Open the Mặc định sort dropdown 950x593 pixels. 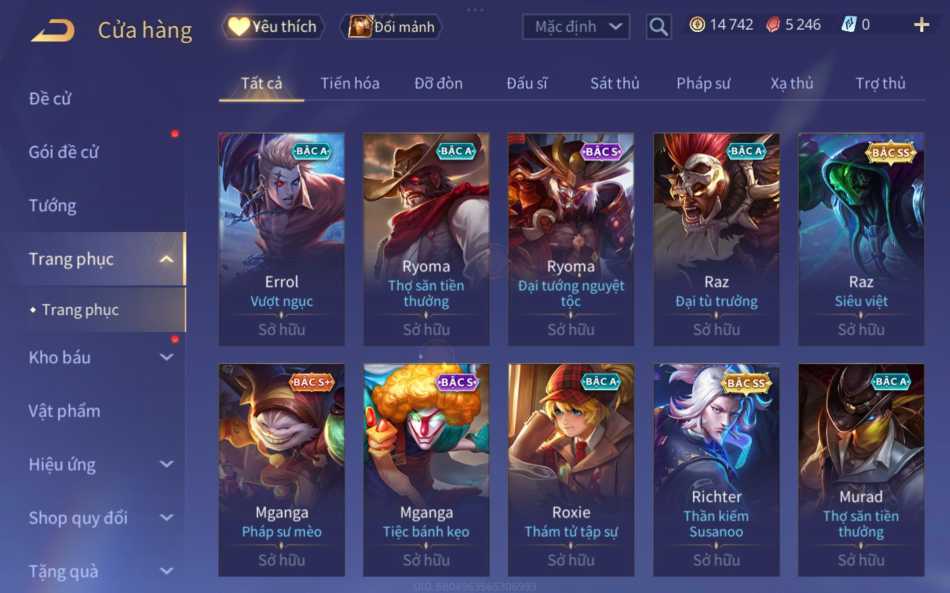pos(576,27)
